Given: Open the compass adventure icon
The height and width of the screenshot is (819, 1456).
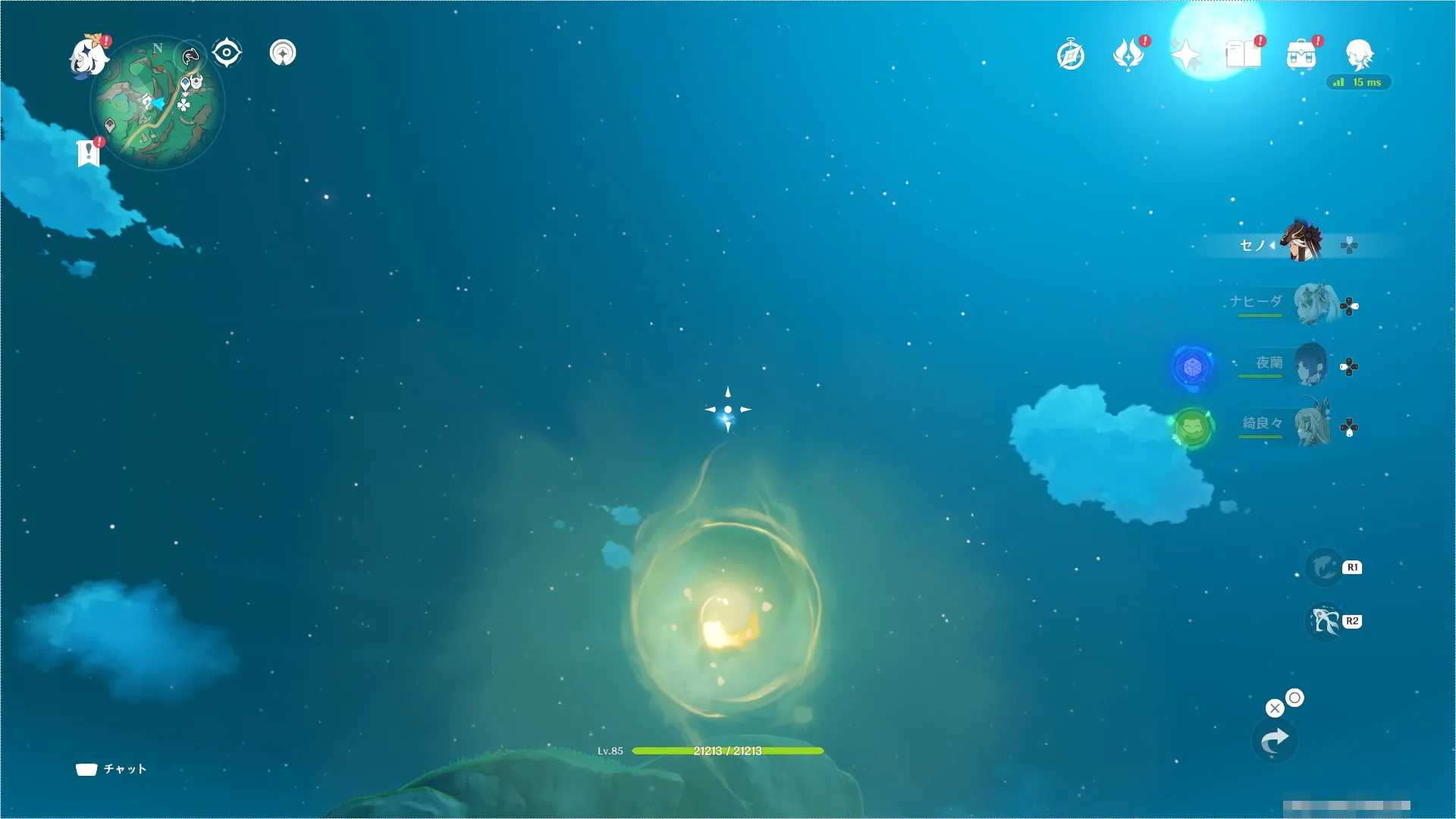Looking at the screenshot, I should pos(1071,55).
